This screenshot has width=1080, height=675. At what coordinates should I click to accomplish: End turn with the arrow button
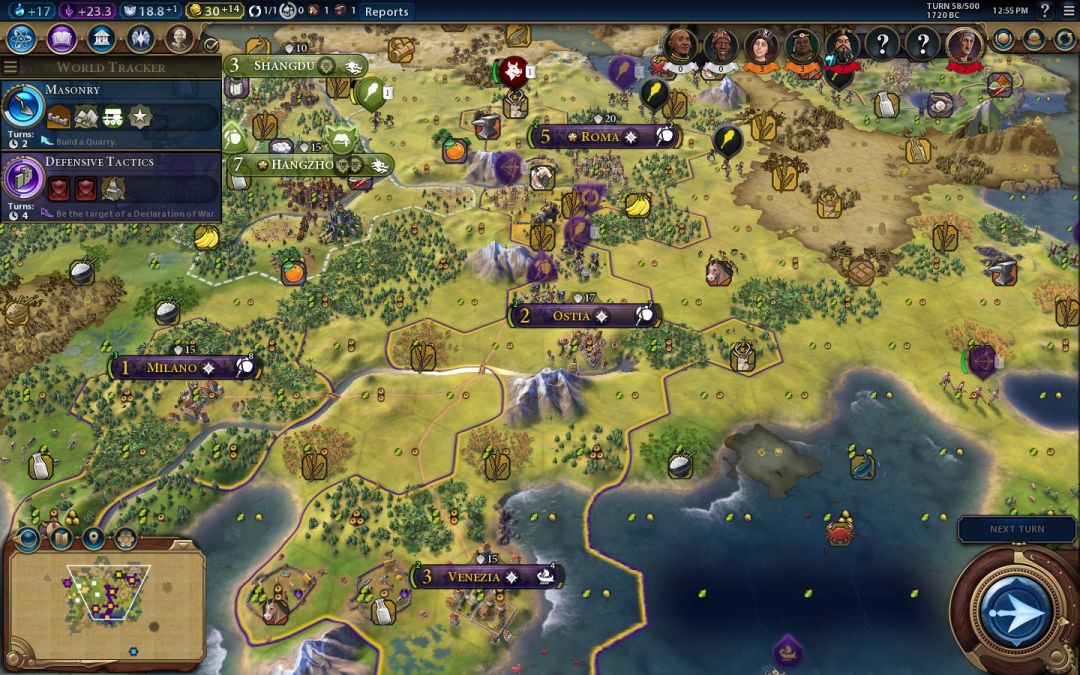(1016, 609)
